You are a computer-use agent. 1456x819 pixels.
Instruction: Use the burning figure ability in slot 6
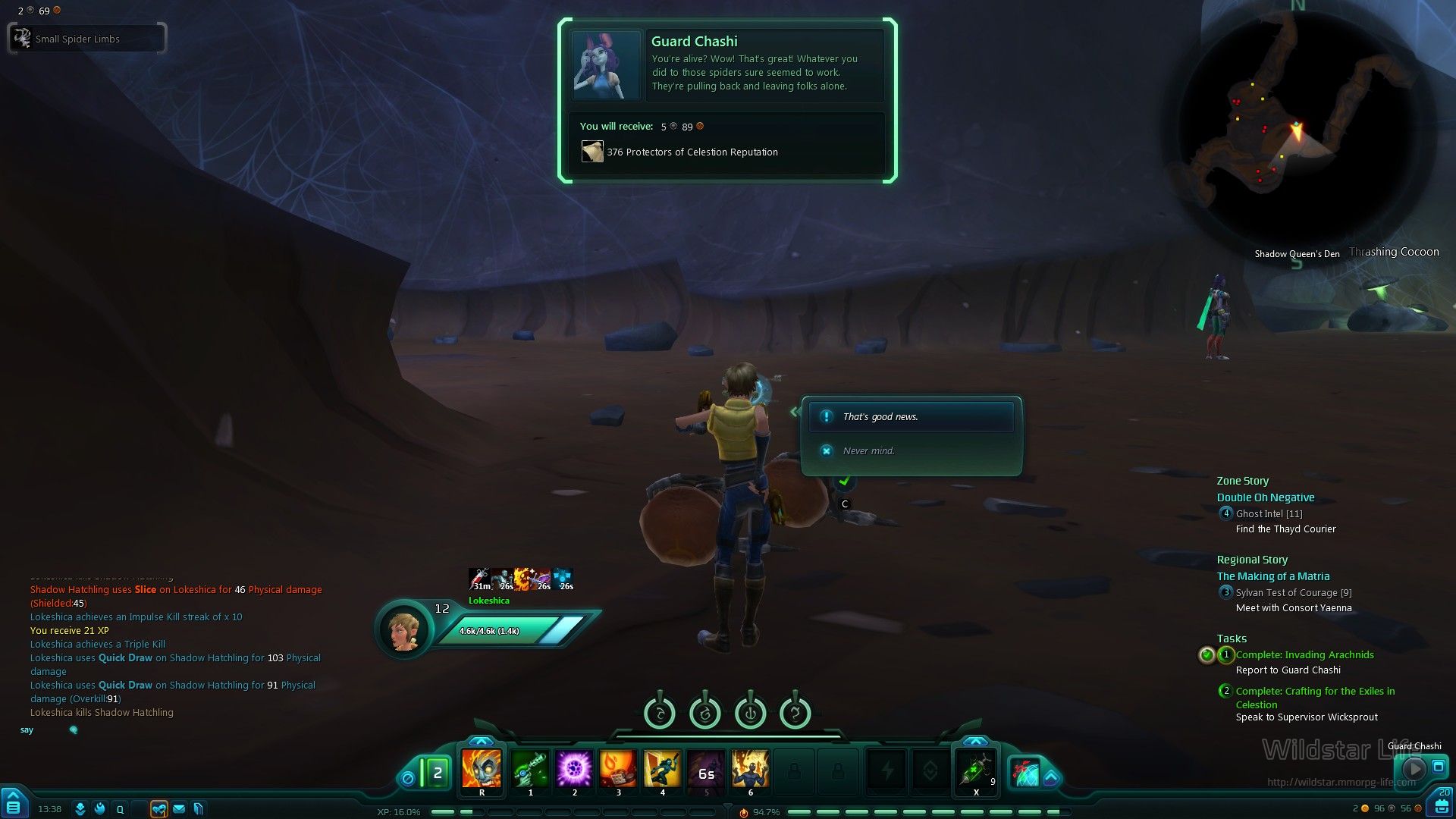click(750, 769)
